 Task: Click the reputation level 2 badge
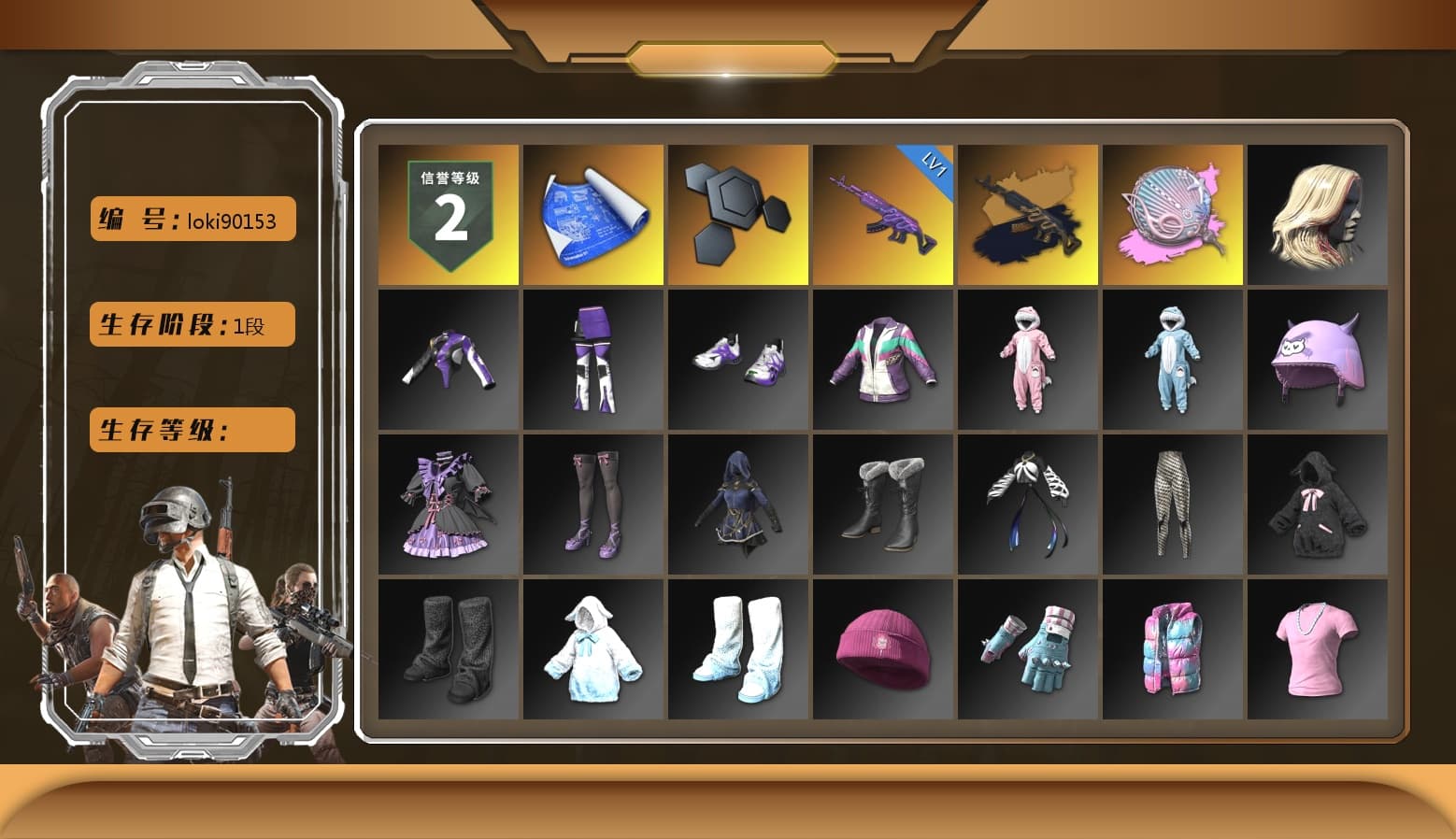tap(447, 213)
